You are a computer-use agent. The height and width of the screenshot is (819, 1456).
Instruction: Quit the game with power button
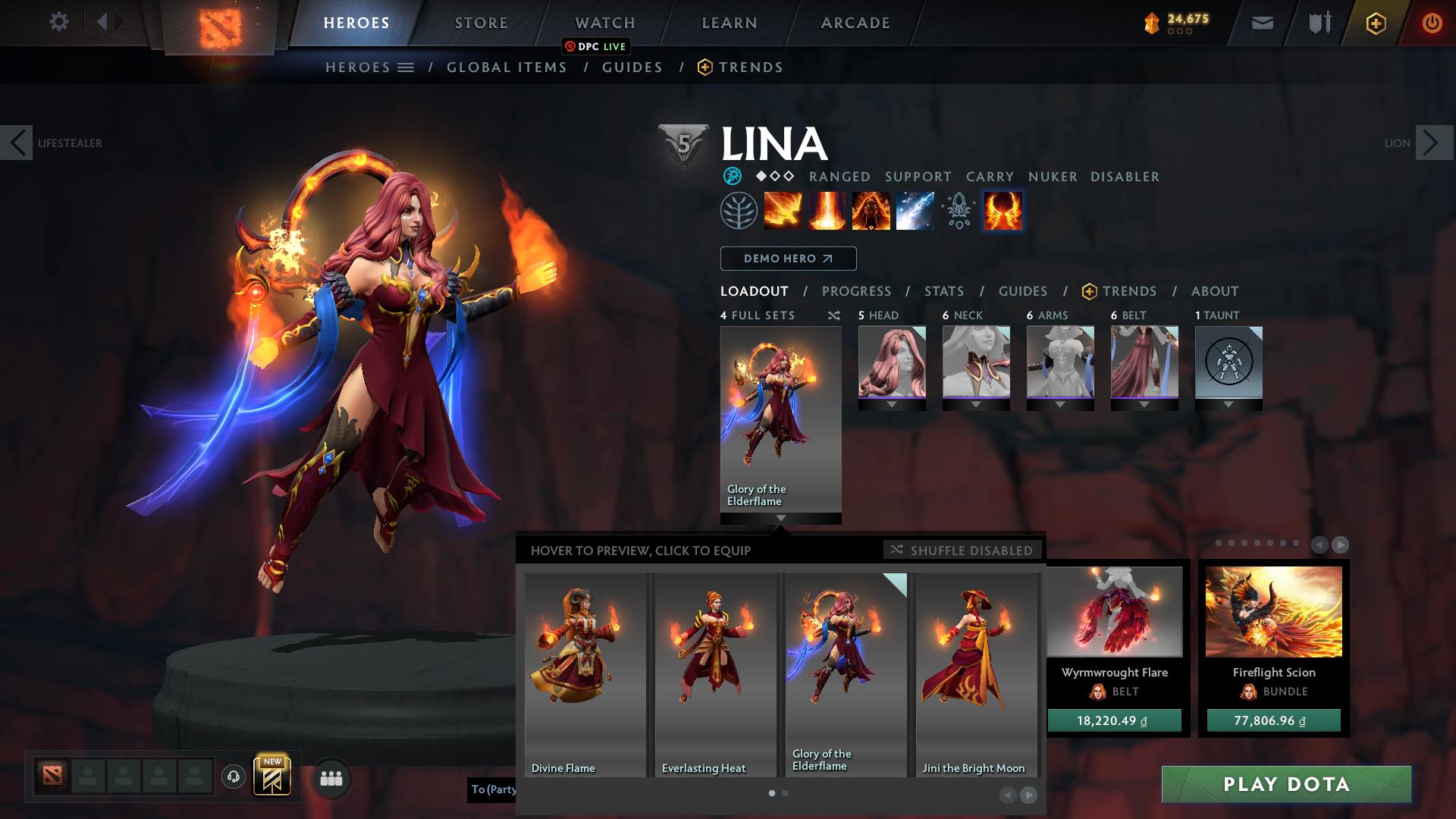1431,24
